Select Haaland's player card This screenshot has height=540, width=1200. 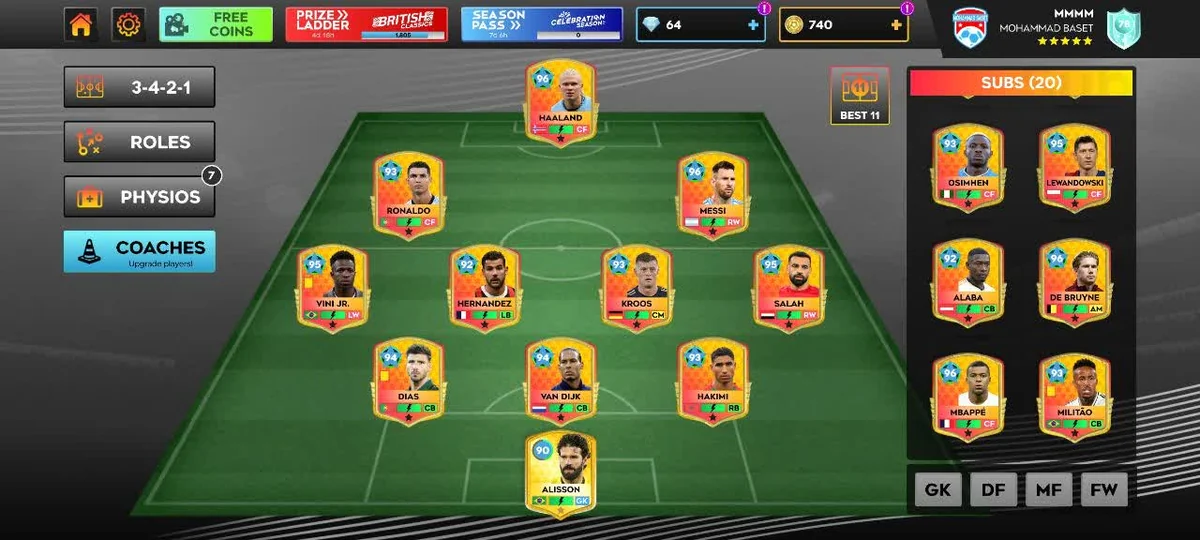pos(560,101)
